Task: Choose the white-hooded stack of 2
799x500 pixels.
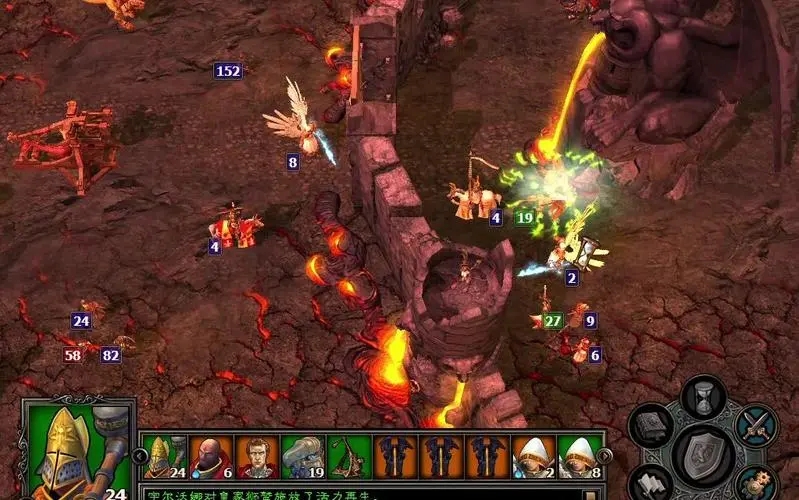Action: (533, 457)
